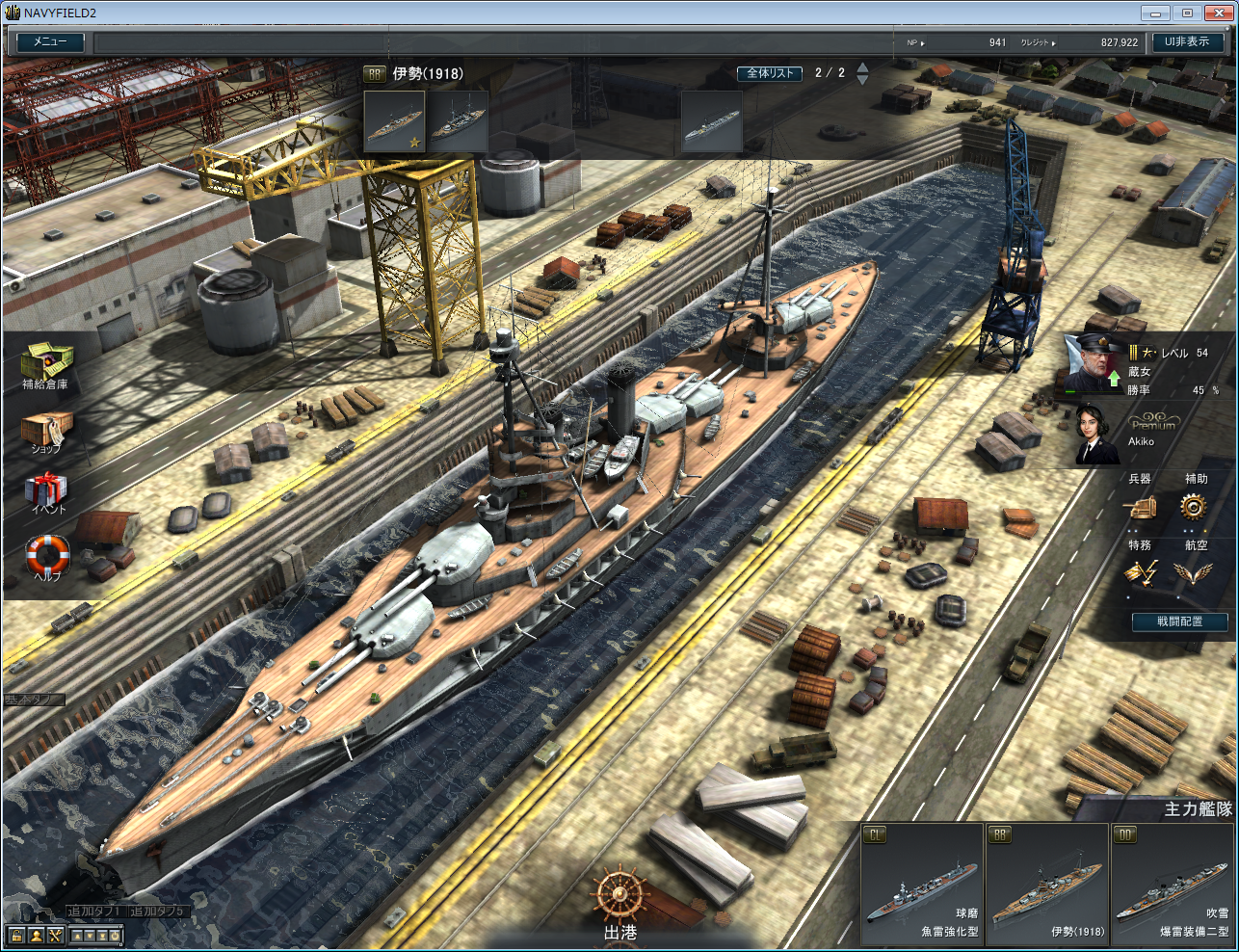This screenshot has height=952, width=1239.
Task: Toggle the UI非表示 hide-interface button
Action: pos(1187,42)
